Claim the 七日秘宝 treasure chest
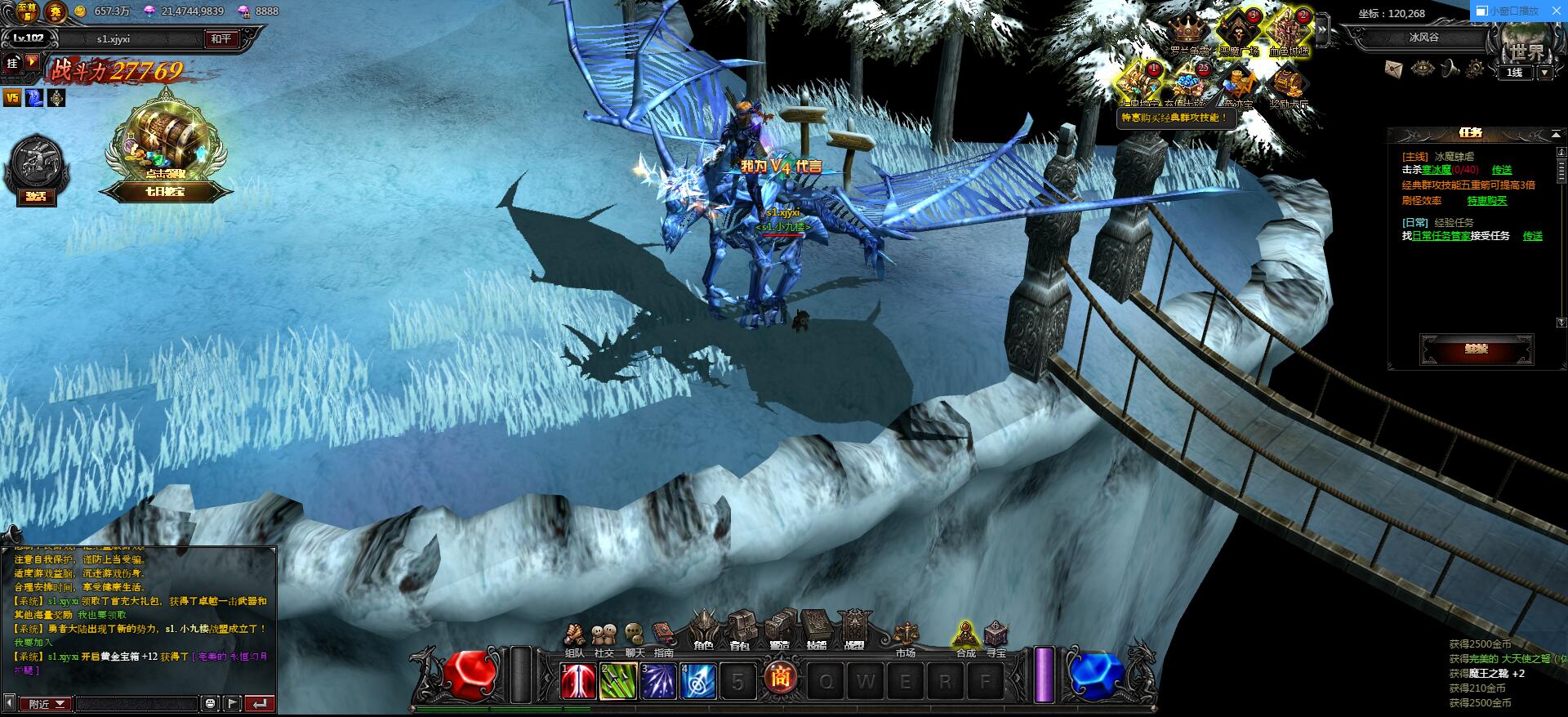This screenshot has height=717, width=1568. point(166,147)
